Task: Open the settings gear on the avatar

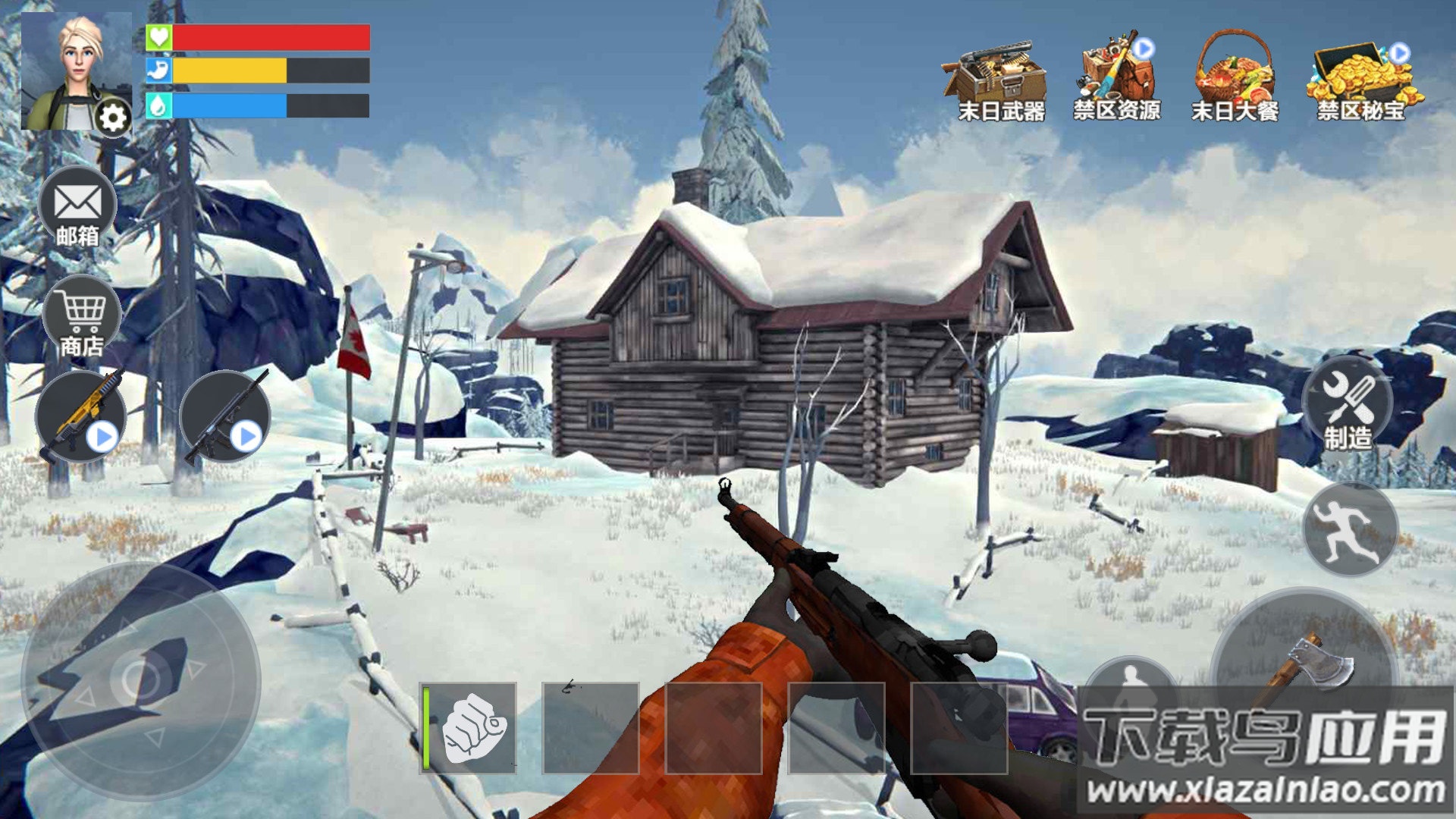Action: (113, 118)
